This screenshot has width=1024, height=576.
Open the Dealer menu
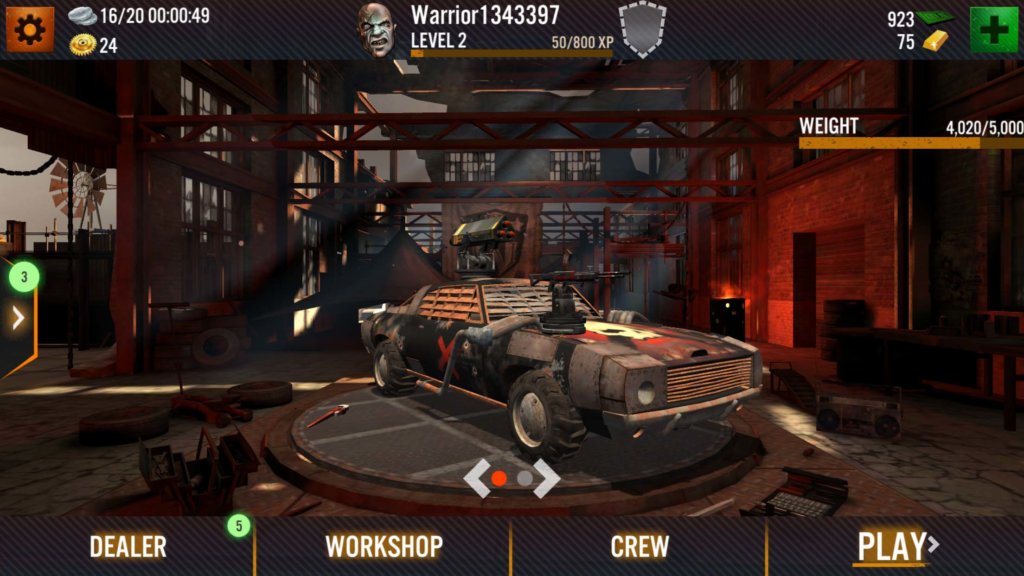(x=128, y=546)
